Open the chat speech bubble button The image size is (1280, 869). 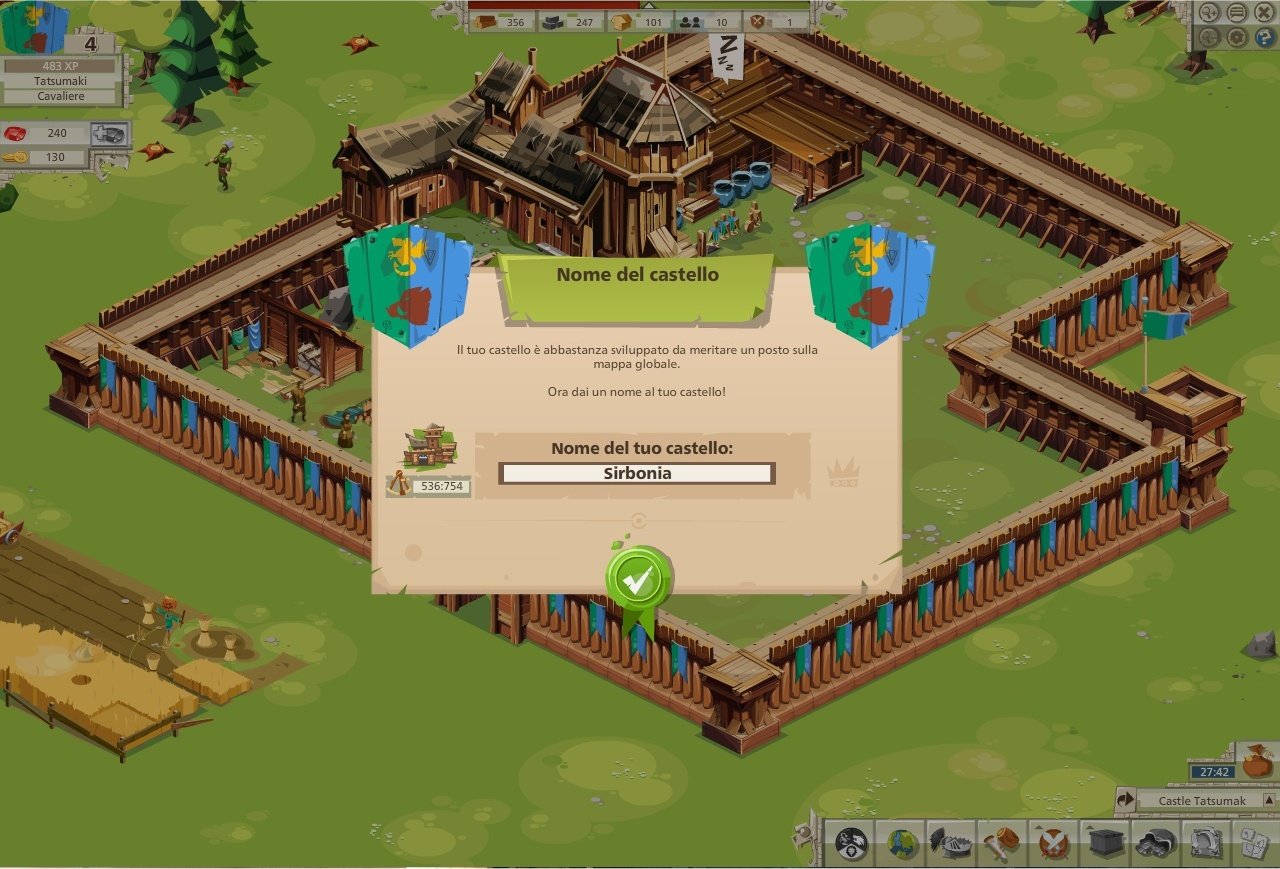tap(1237, 13)
